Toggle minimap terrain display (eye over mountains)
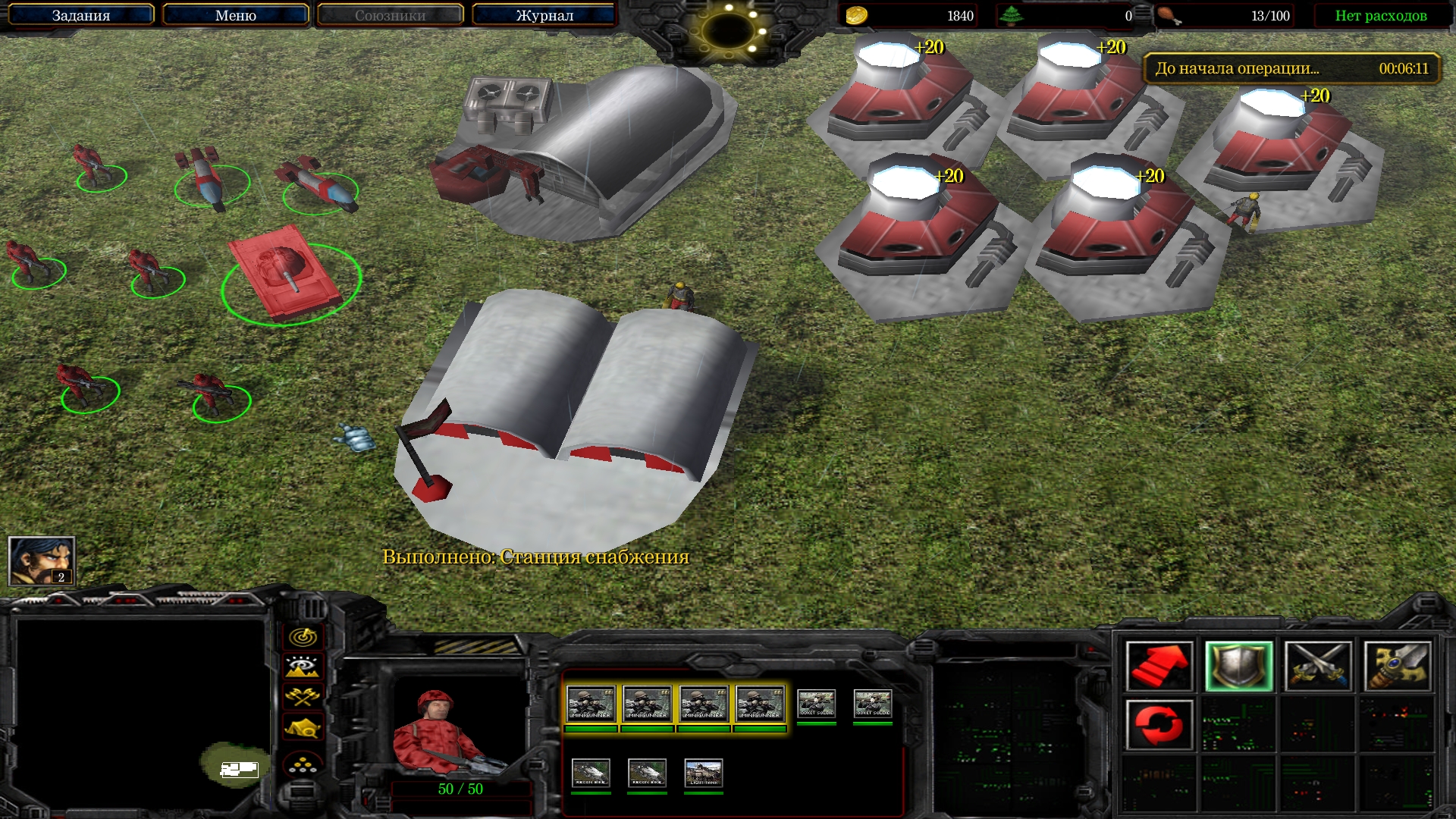The height and width of the screenshot is (819, 1456). pyautogui.click(x=303, y=667)
